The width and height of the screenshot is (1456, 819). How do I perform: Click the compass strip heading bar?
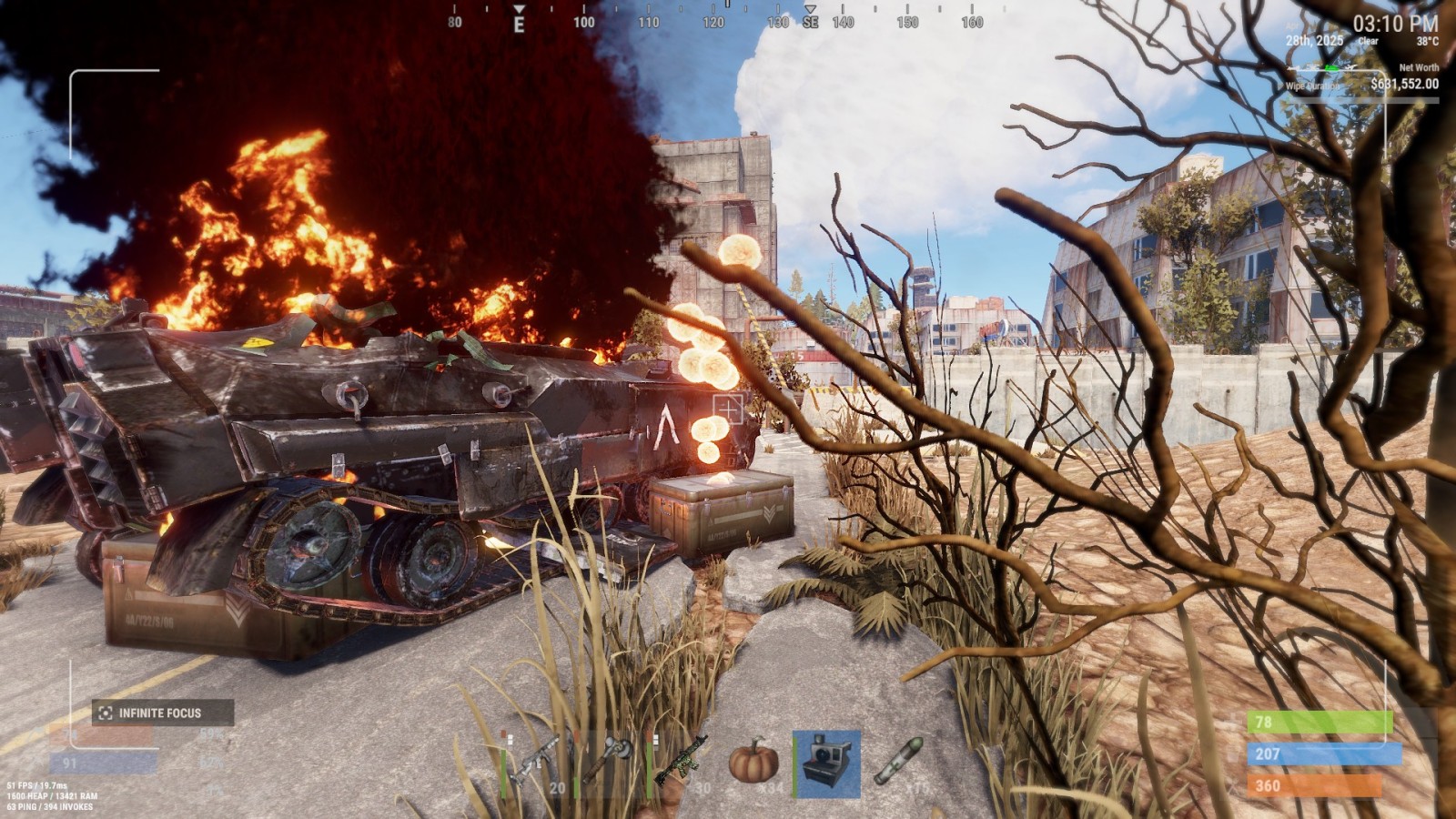click(713, 18)
